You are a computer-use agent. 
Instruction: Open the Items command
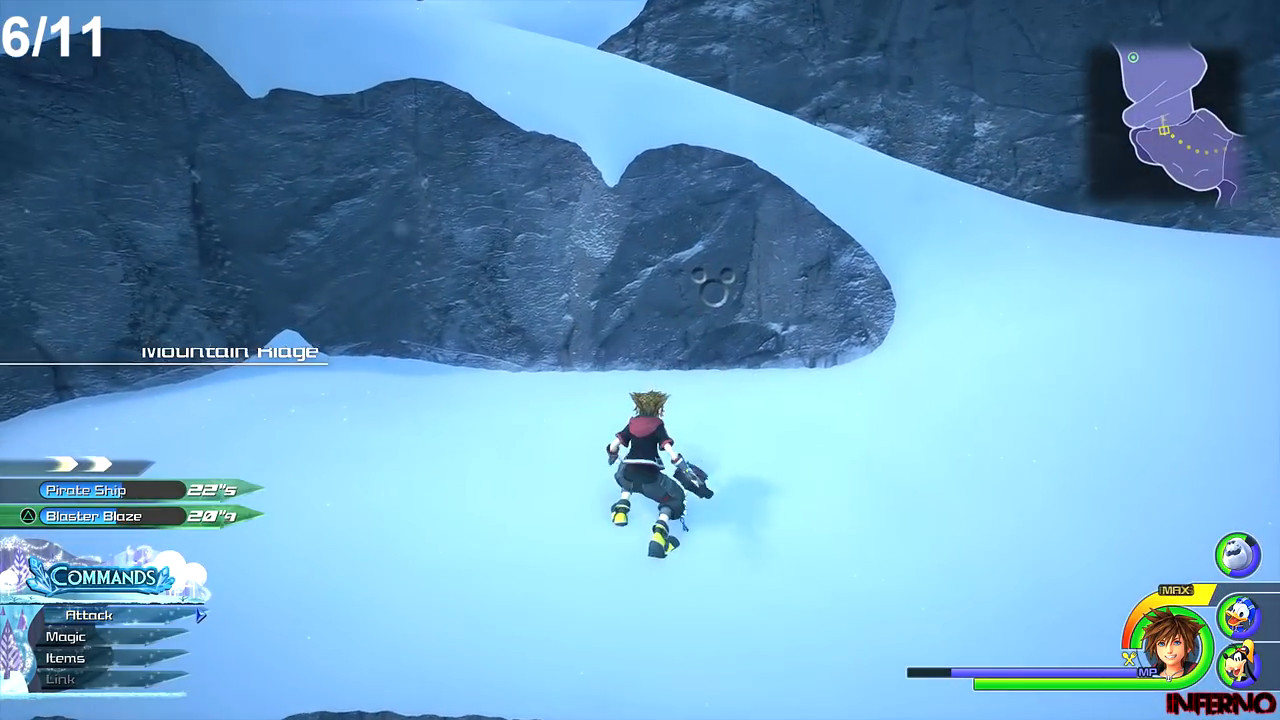pos(65,658)
